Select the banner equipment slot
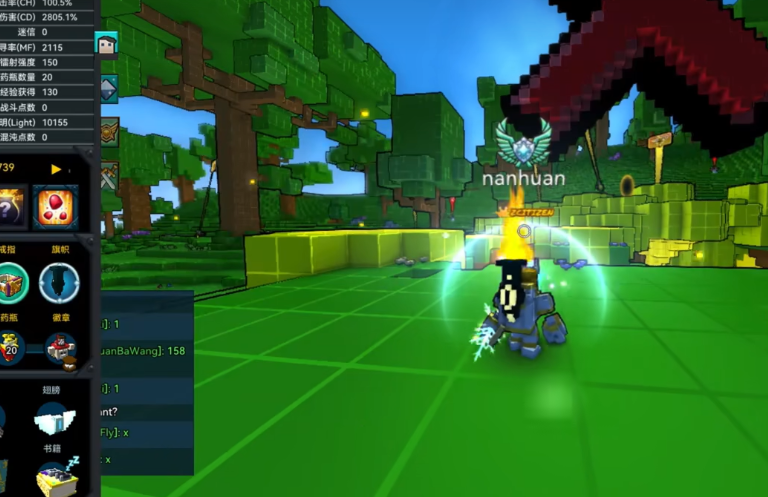Screen dimensions: 768x497 (59, 282)
